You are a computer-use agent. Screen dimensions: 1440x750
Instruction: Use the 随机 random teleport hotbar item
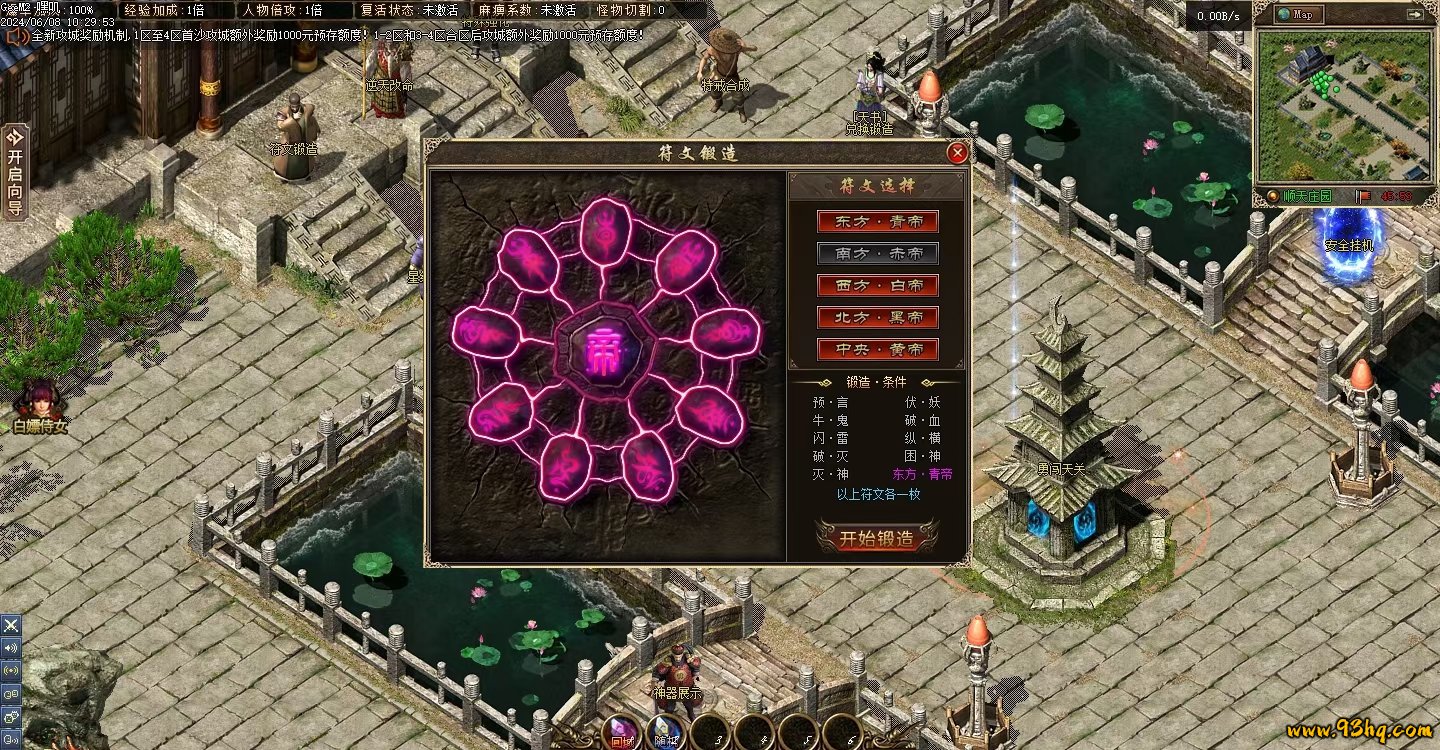664,734
